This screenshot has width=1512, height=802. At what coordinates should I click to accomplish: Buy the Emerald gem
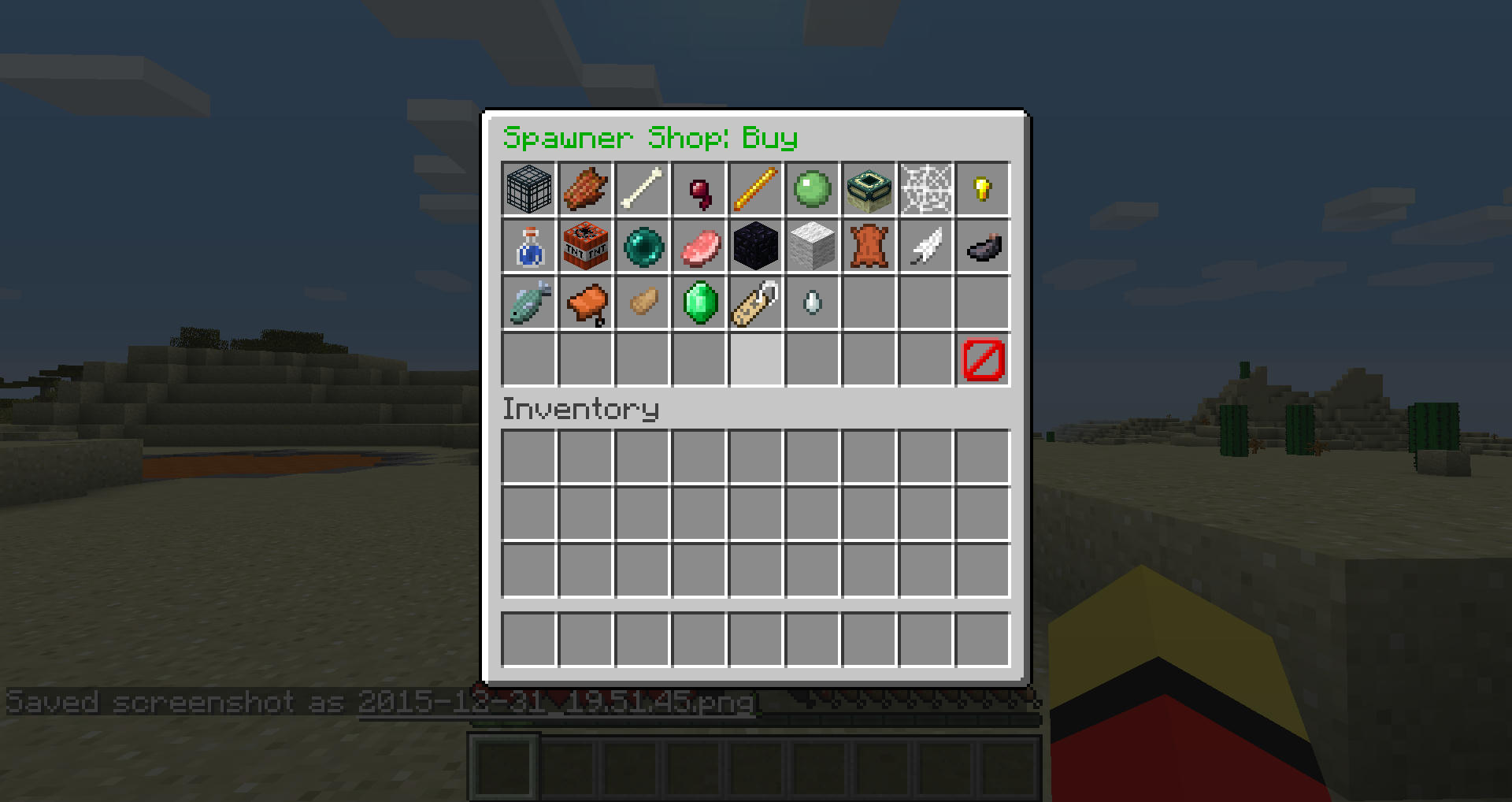click(699, 303)
